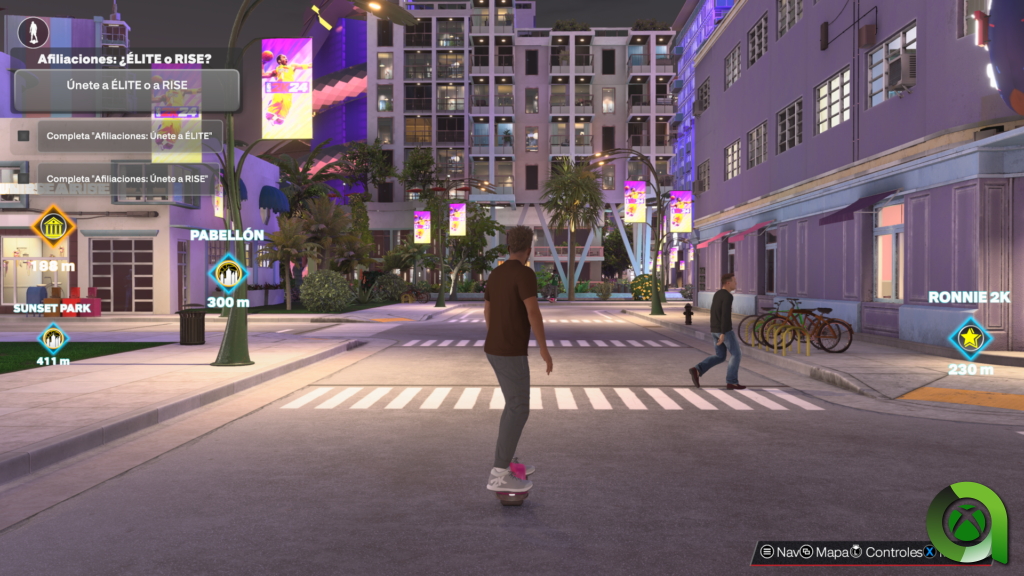The image size is (1024, 576).
Task: Select the Completa Únete a RISE task
Action: pyautogui.click(x=130, y=179)
